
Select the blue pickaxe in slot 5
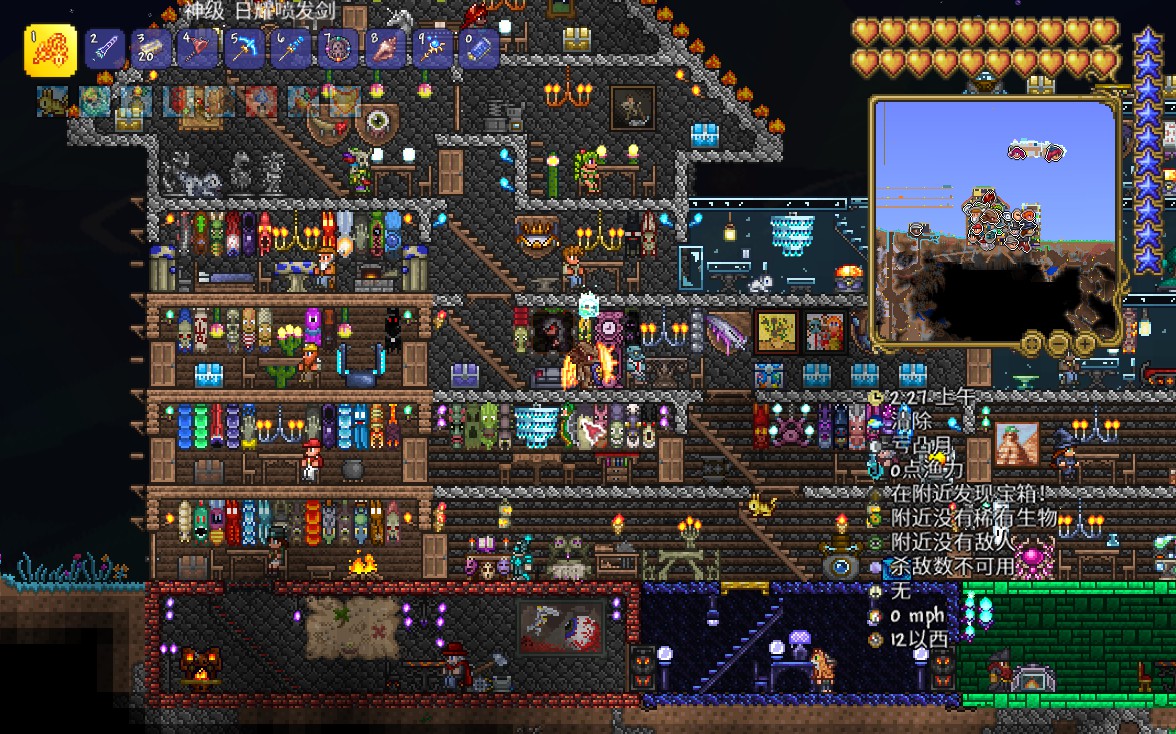[245, 48]
